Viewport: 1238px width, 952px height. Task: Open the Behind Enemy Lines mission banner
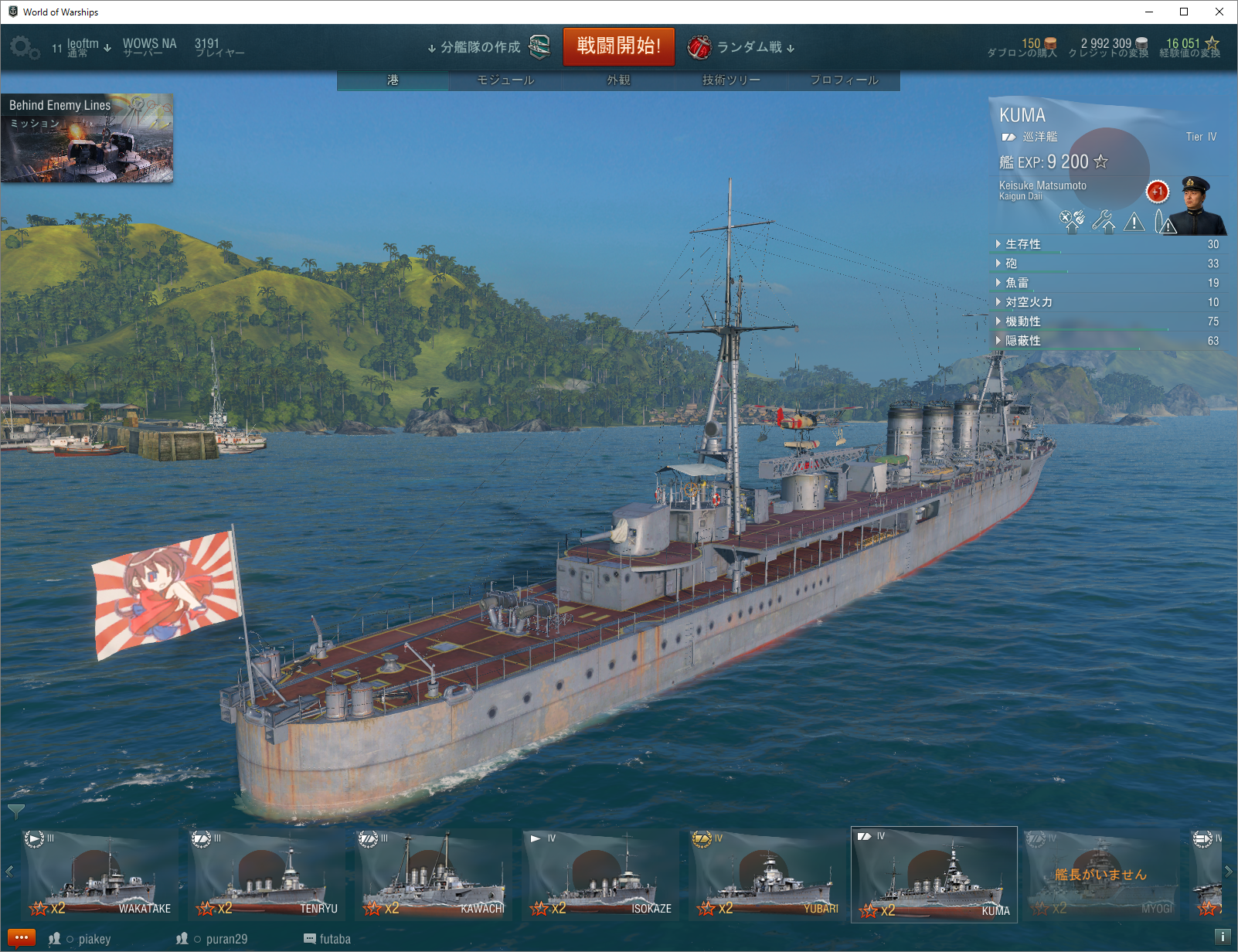[87, 138]
